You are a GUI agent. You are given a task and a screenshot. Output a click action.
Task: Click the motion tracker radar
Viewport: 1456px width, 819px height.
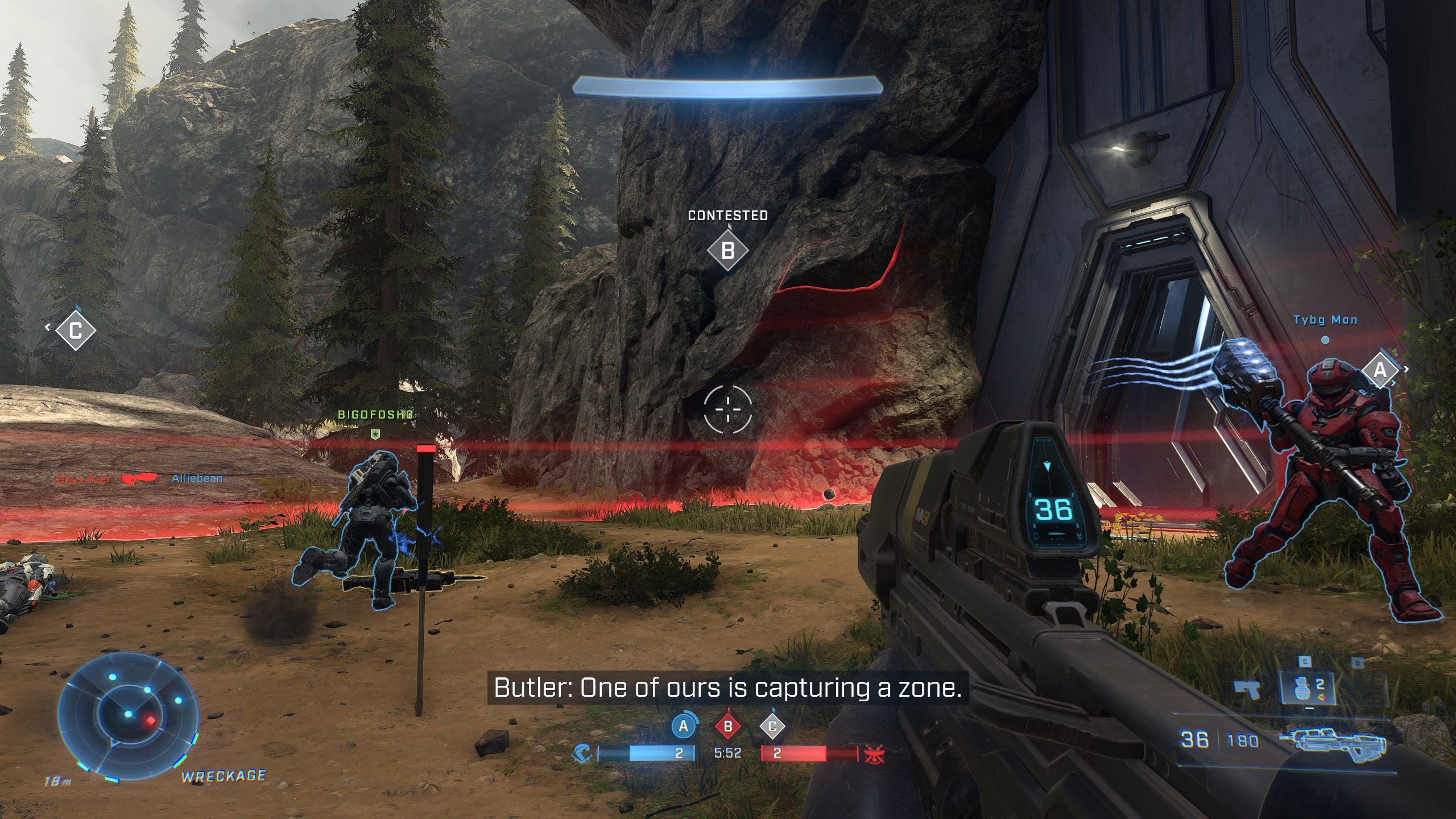tap(129, 715)
